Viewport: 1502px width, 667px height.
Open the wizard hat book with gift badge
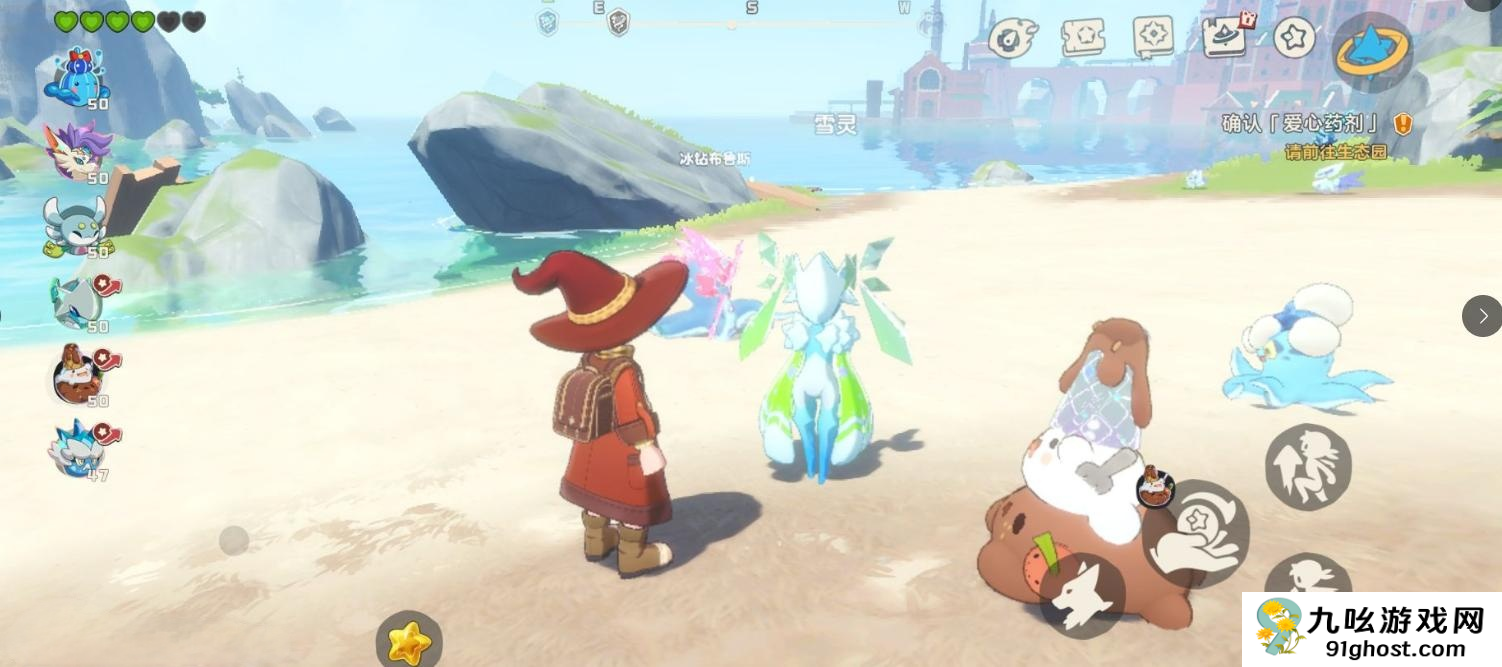click(x=1226, y=38)
